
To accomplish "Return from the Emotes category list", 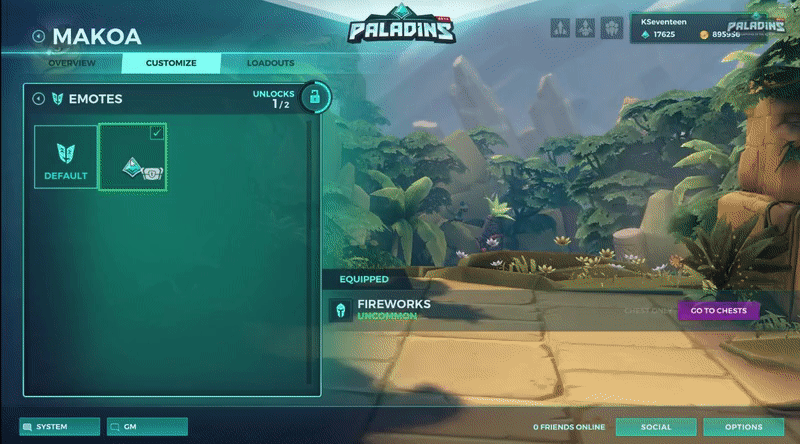I will 38,99.
